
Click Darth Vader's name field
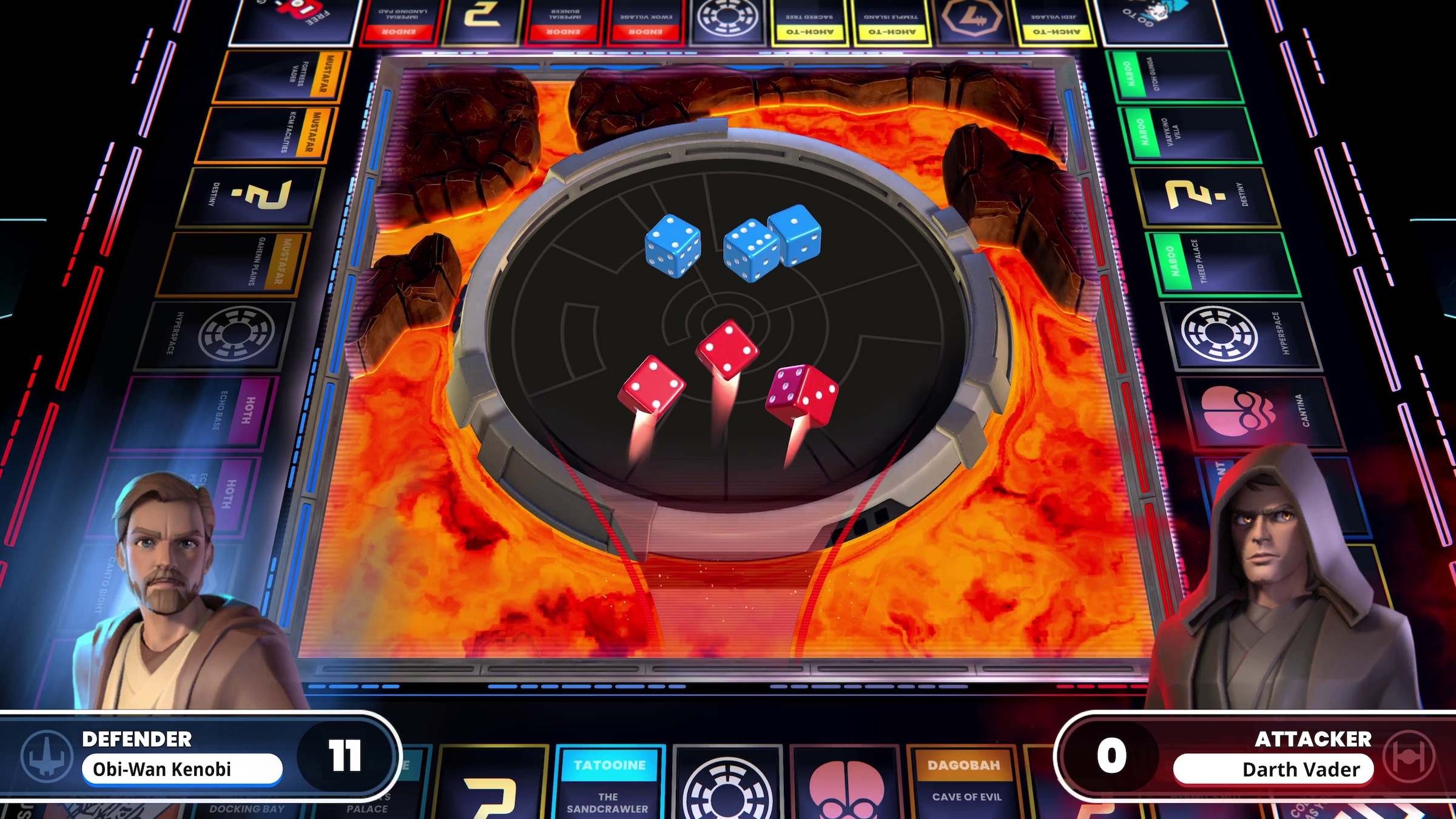(x=1271, y=768)
